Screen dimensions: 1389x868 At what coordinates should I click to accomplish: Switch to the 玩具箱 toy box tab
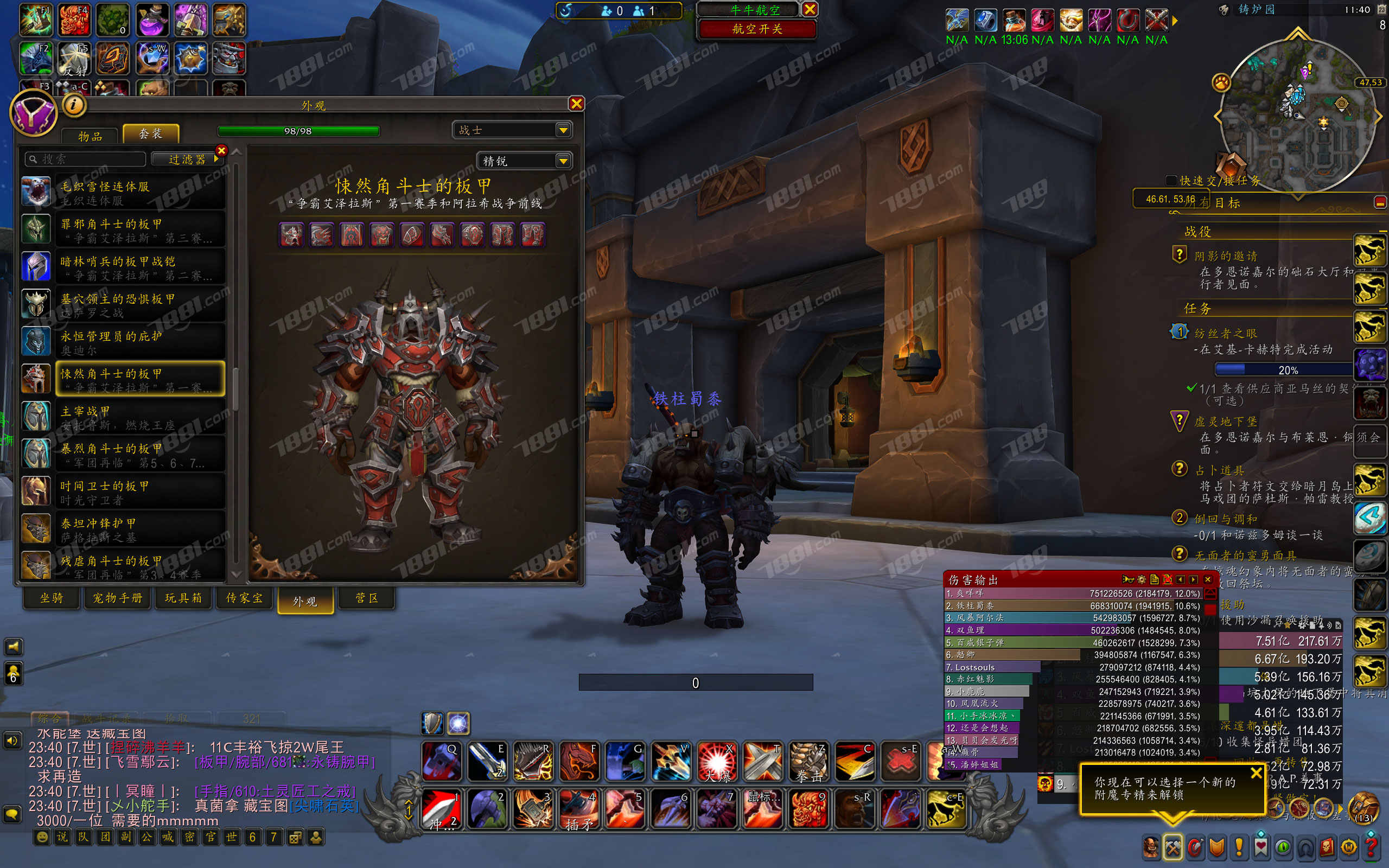(x=183, y=598)
